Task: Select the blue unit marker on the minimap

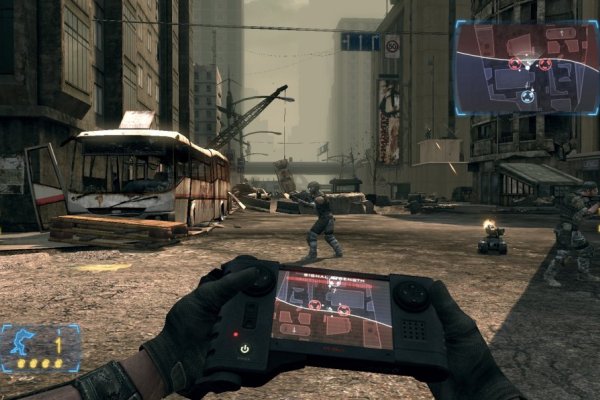Action: tap(527, 97)
